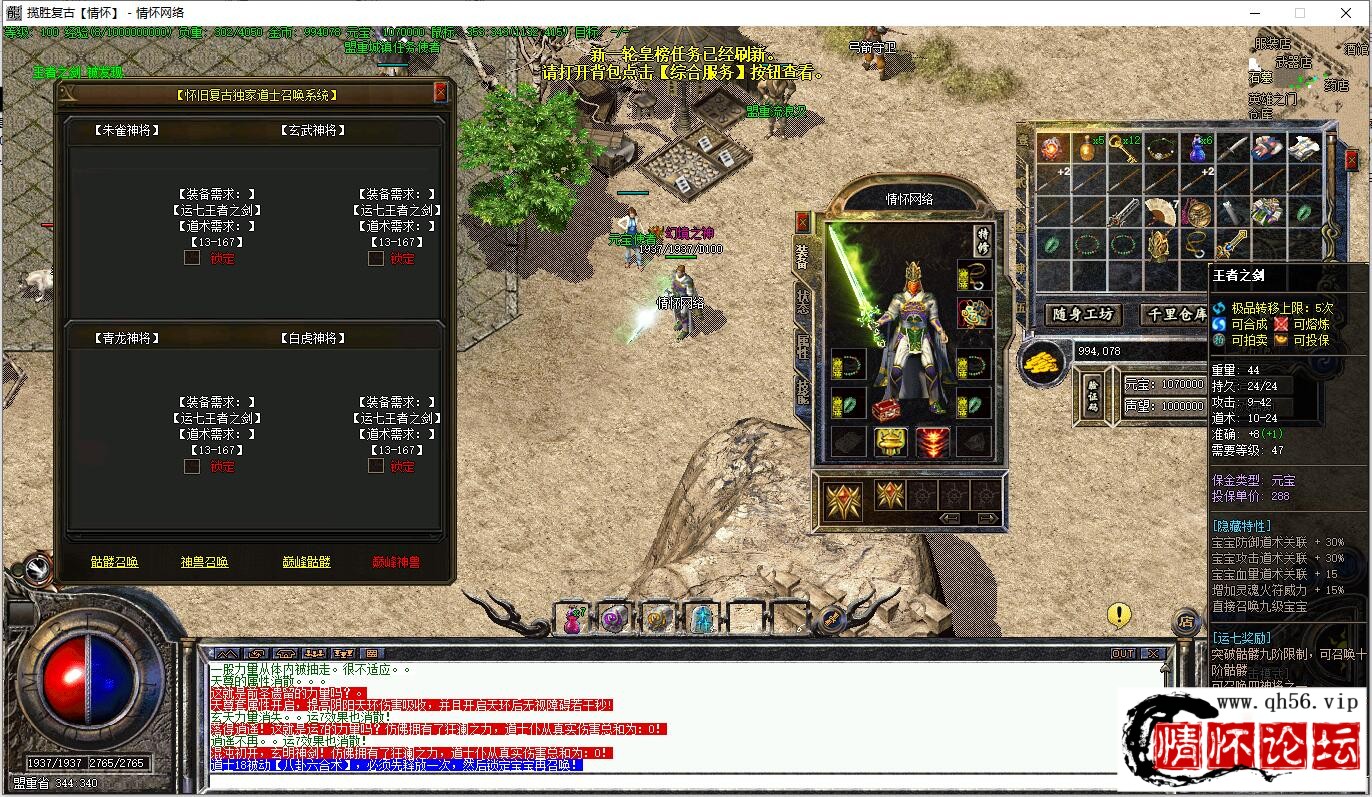This screenshot has width=1372, height=797.
Task: Tick the lock checkbox under 白虎神将
Action: [376, 466]
